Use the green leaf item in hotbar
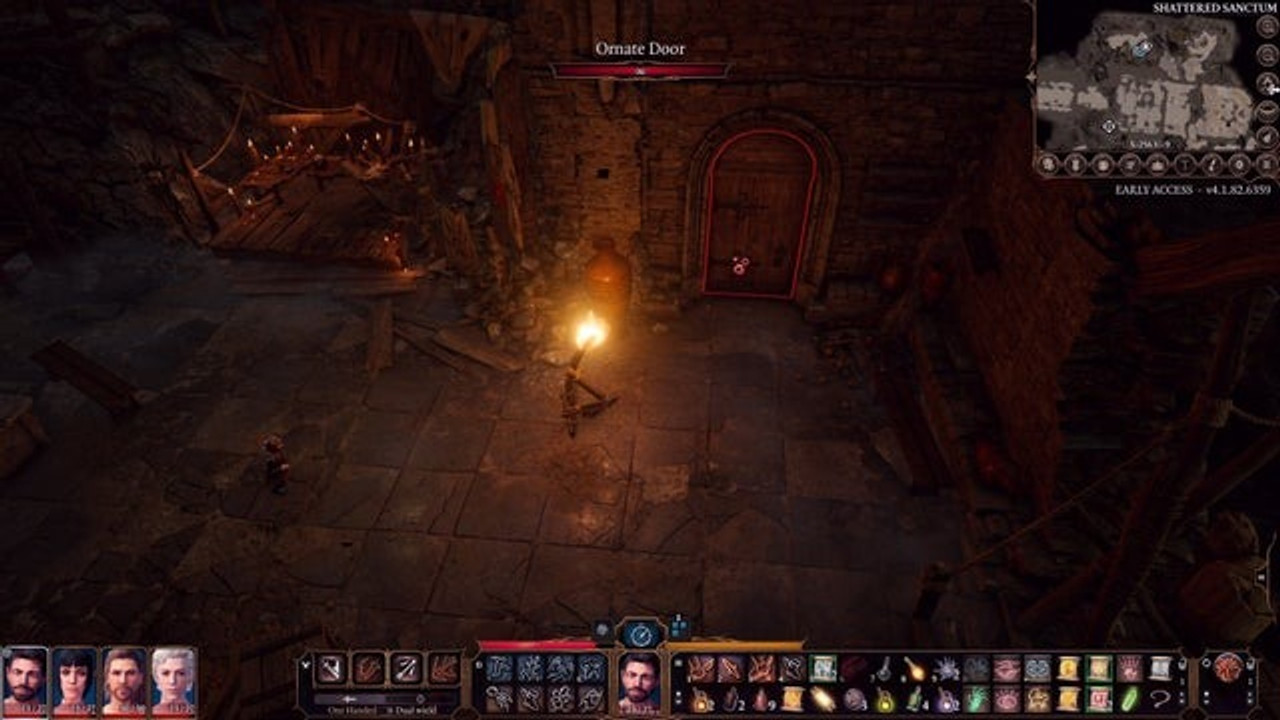Screen dimensions: 1280x720 coord(1129,698)
